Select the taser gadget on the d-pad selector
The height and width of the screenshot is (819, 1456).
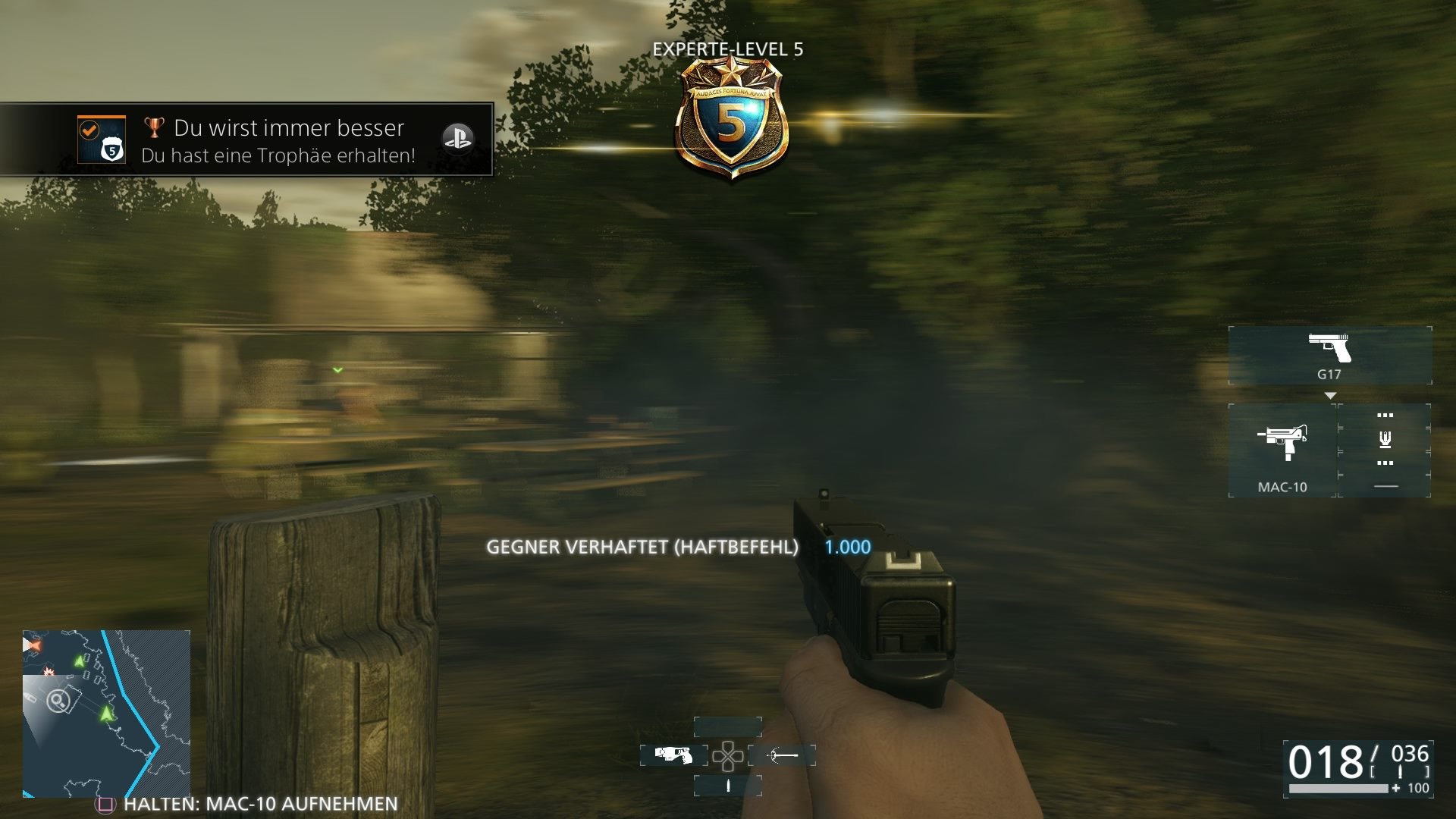[673, 755]
